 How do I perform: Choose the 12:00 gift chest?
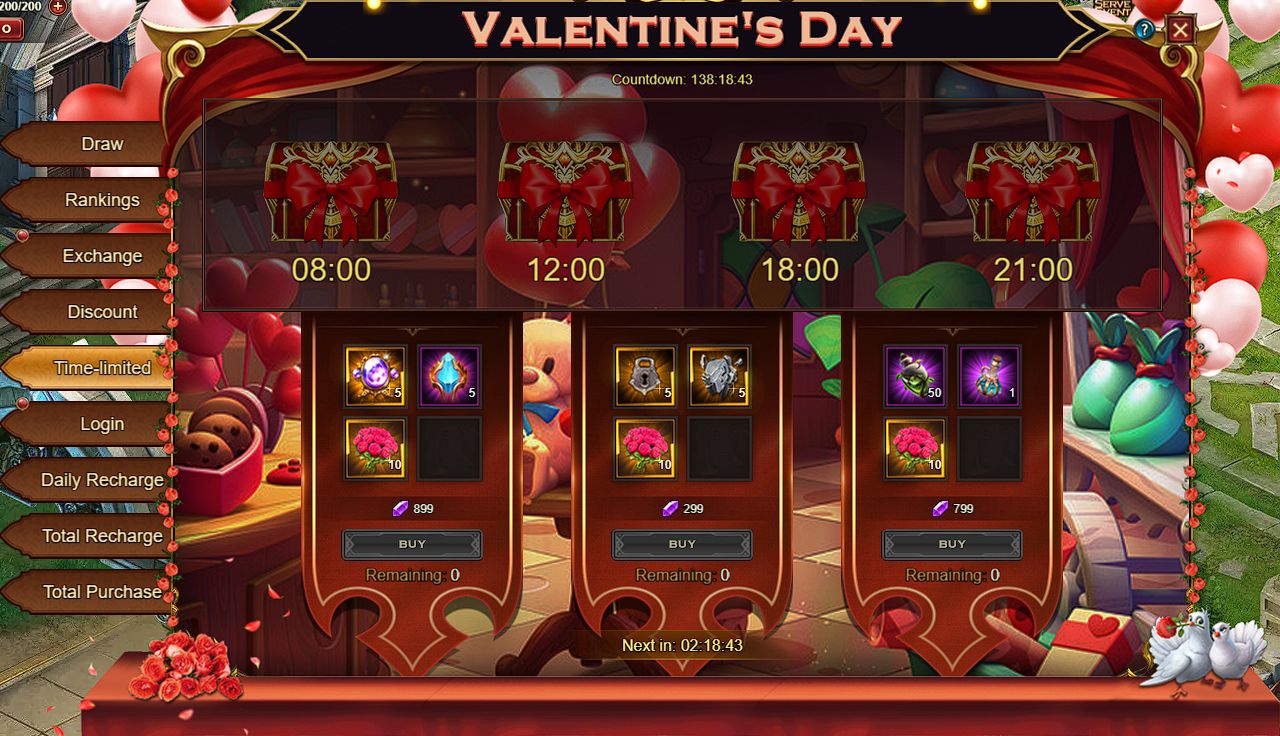(565, 192)
